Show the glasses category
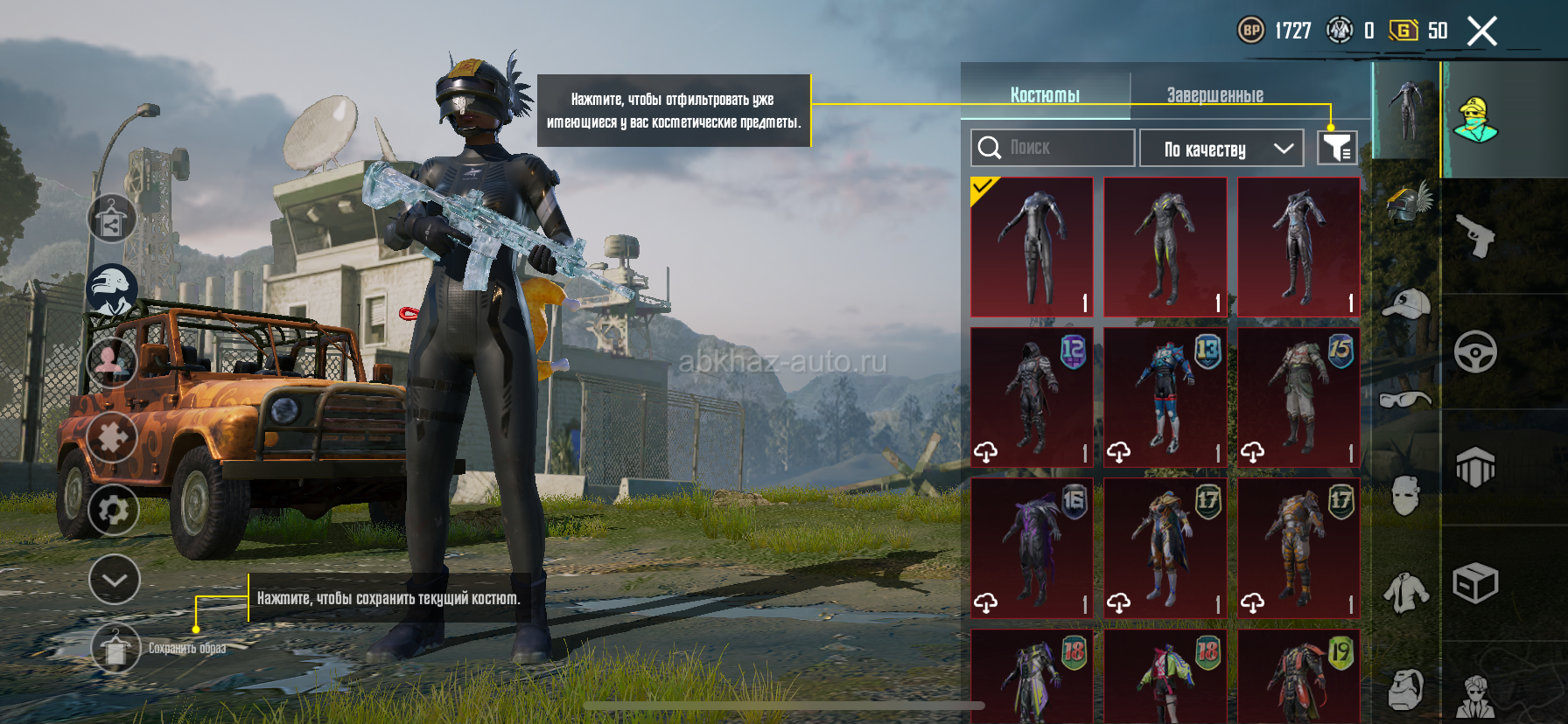 [1405, 400]
